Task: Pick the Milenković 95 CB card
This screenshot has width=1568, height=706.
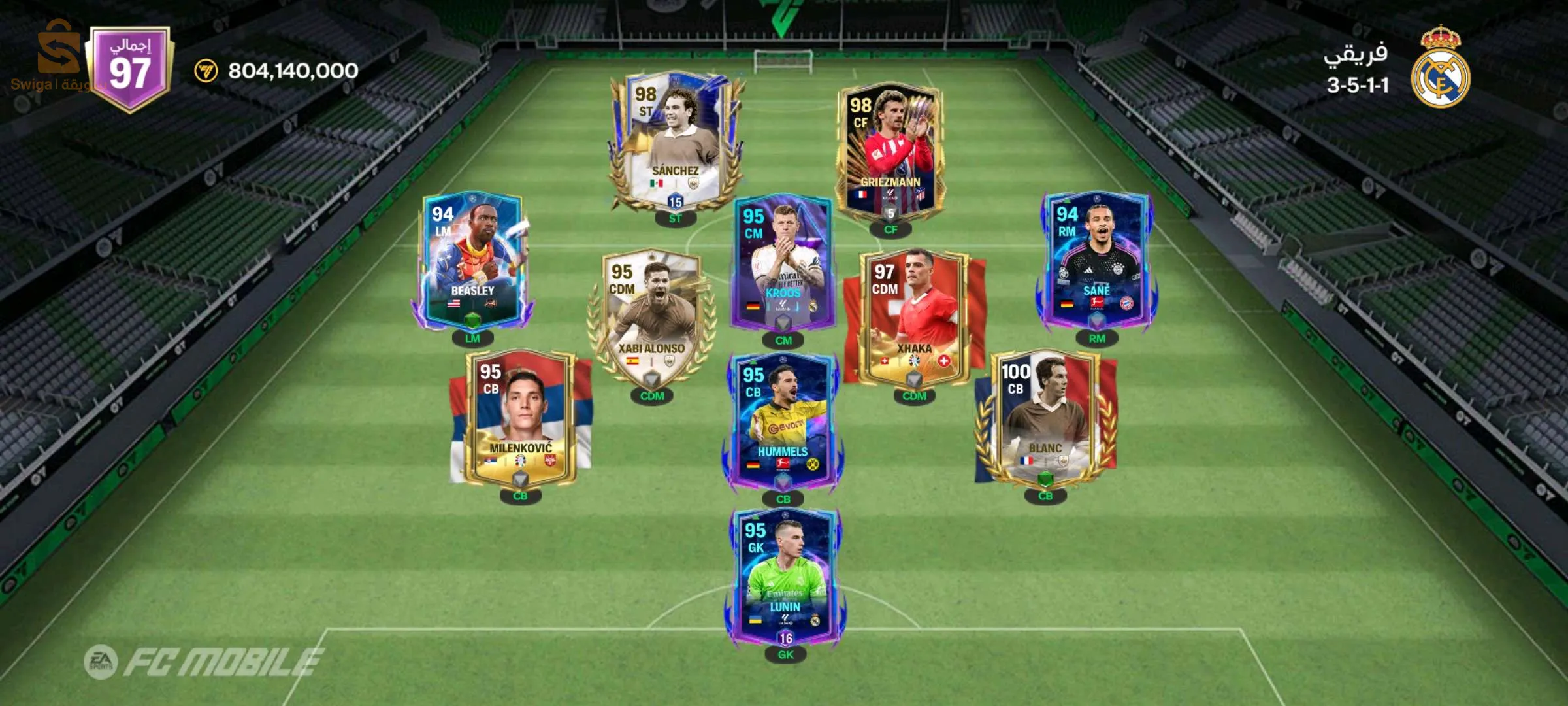Action: pos(520,418)
